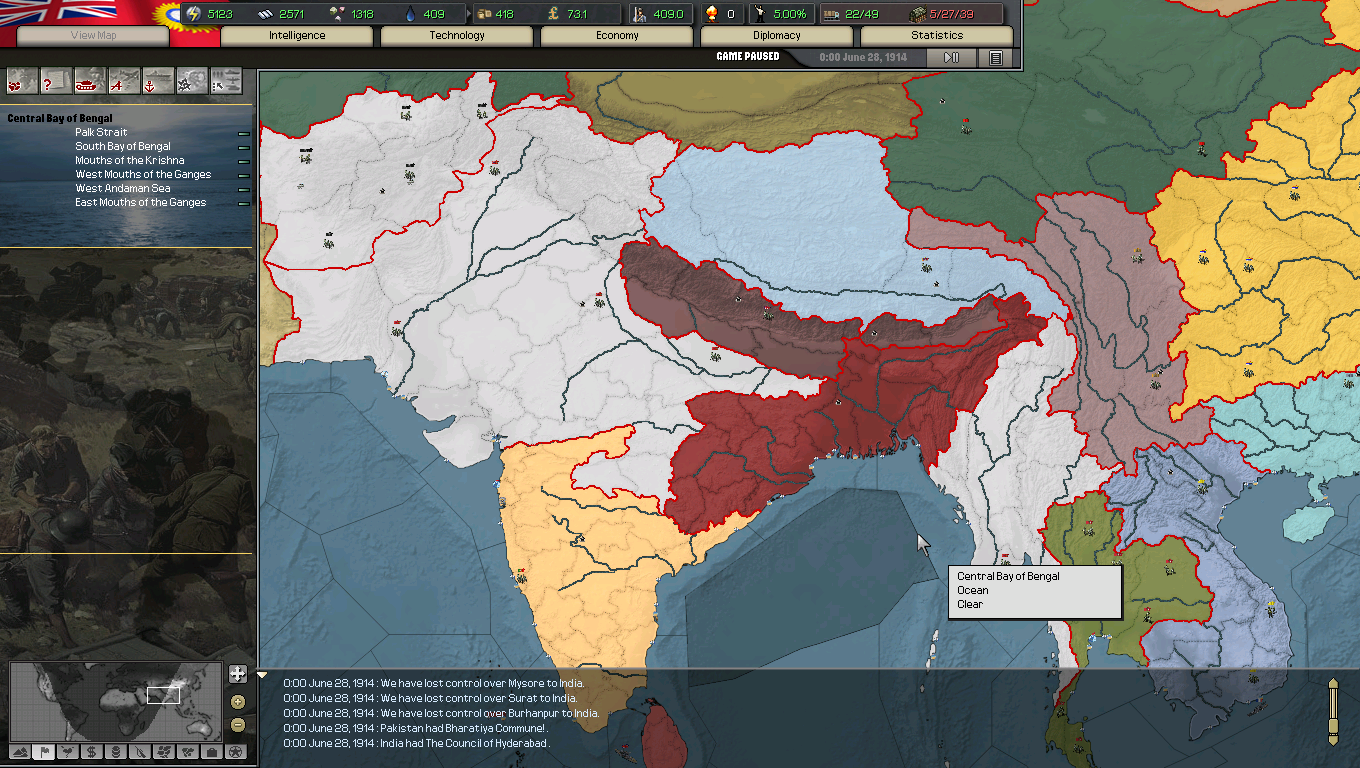This screenshot has height=768, width=1360.
Task: Select the dollar economic map mode icon
Action: (x=93, y=755)
